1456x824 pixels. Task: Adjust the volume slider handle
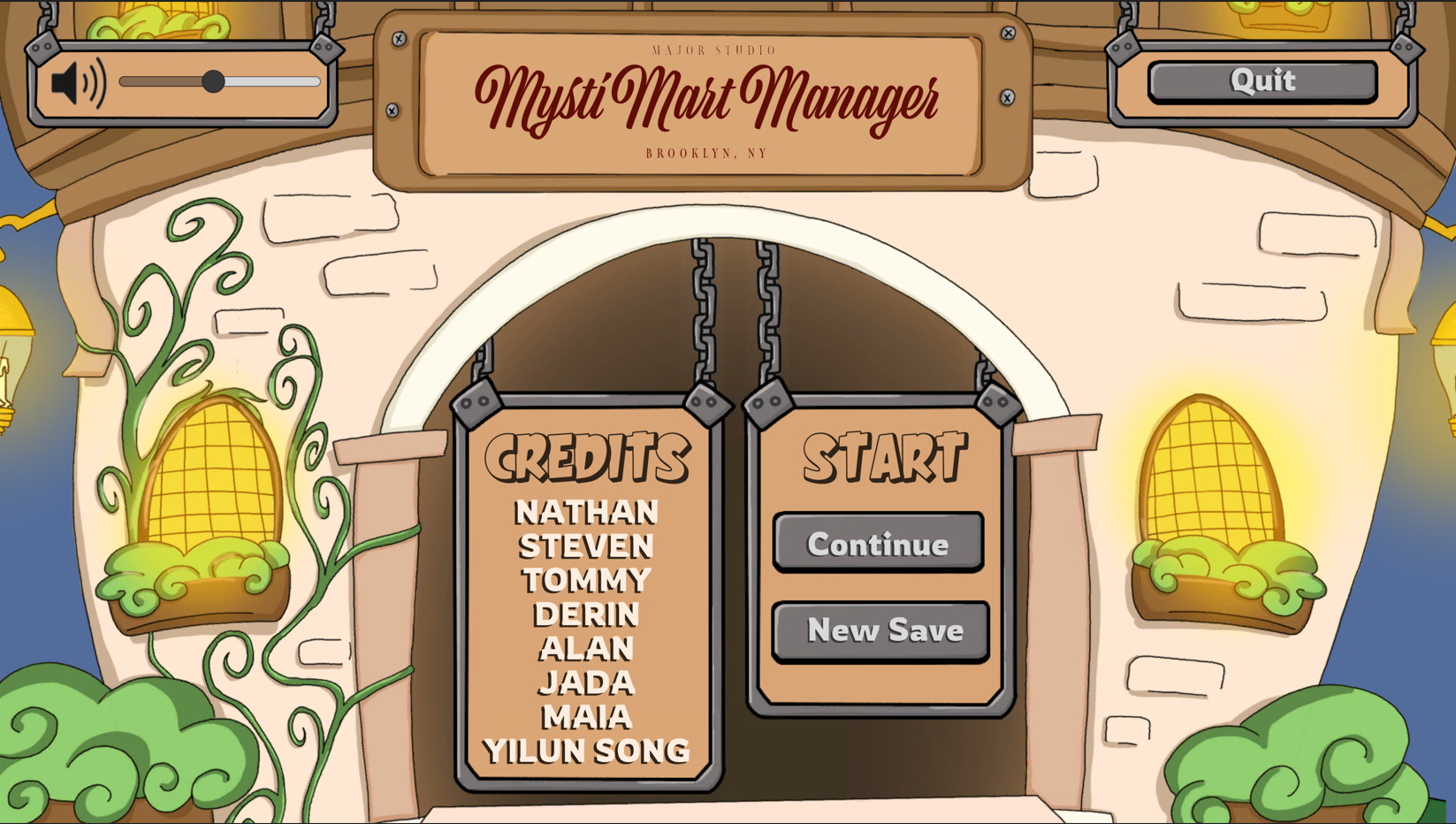click(215, 80)
